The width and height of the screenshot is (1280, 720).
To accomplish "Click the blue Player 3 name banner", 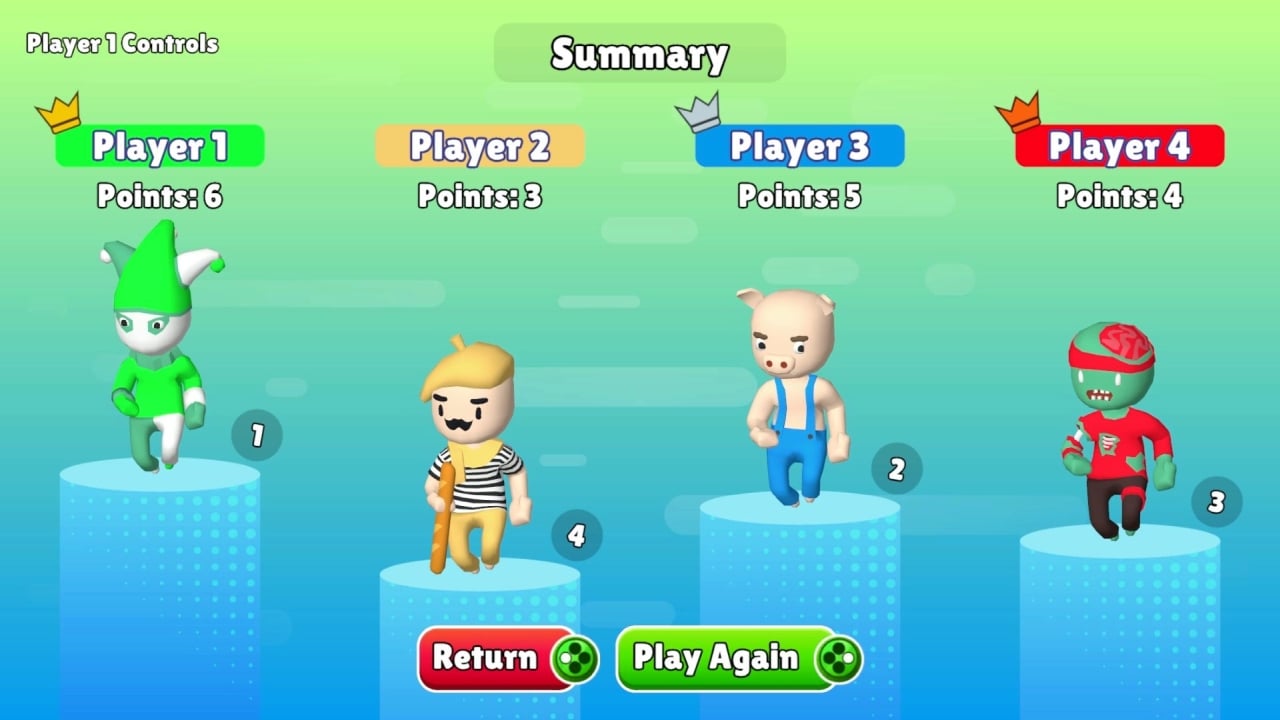I will pos(799,146).
